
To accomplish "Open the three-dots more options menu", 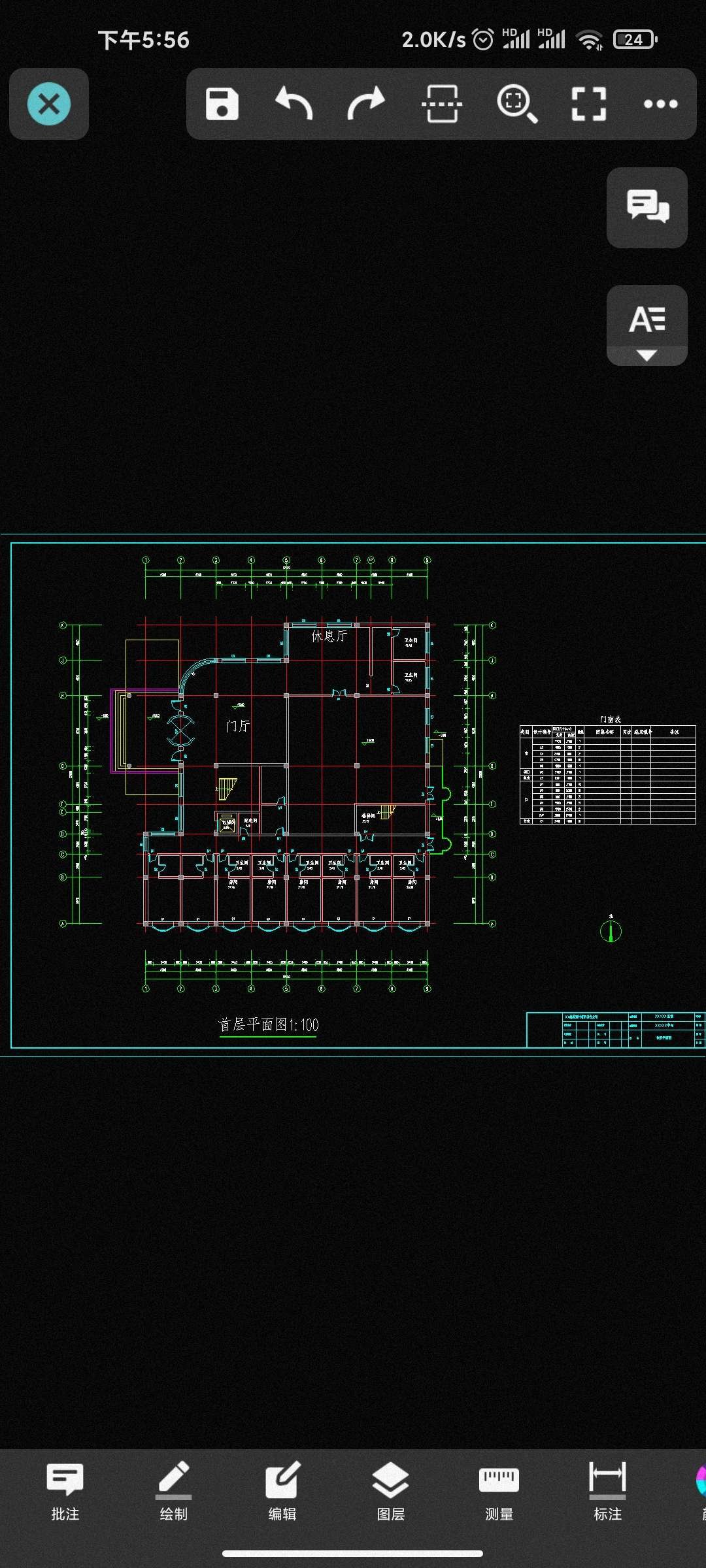I will (660, 104).
